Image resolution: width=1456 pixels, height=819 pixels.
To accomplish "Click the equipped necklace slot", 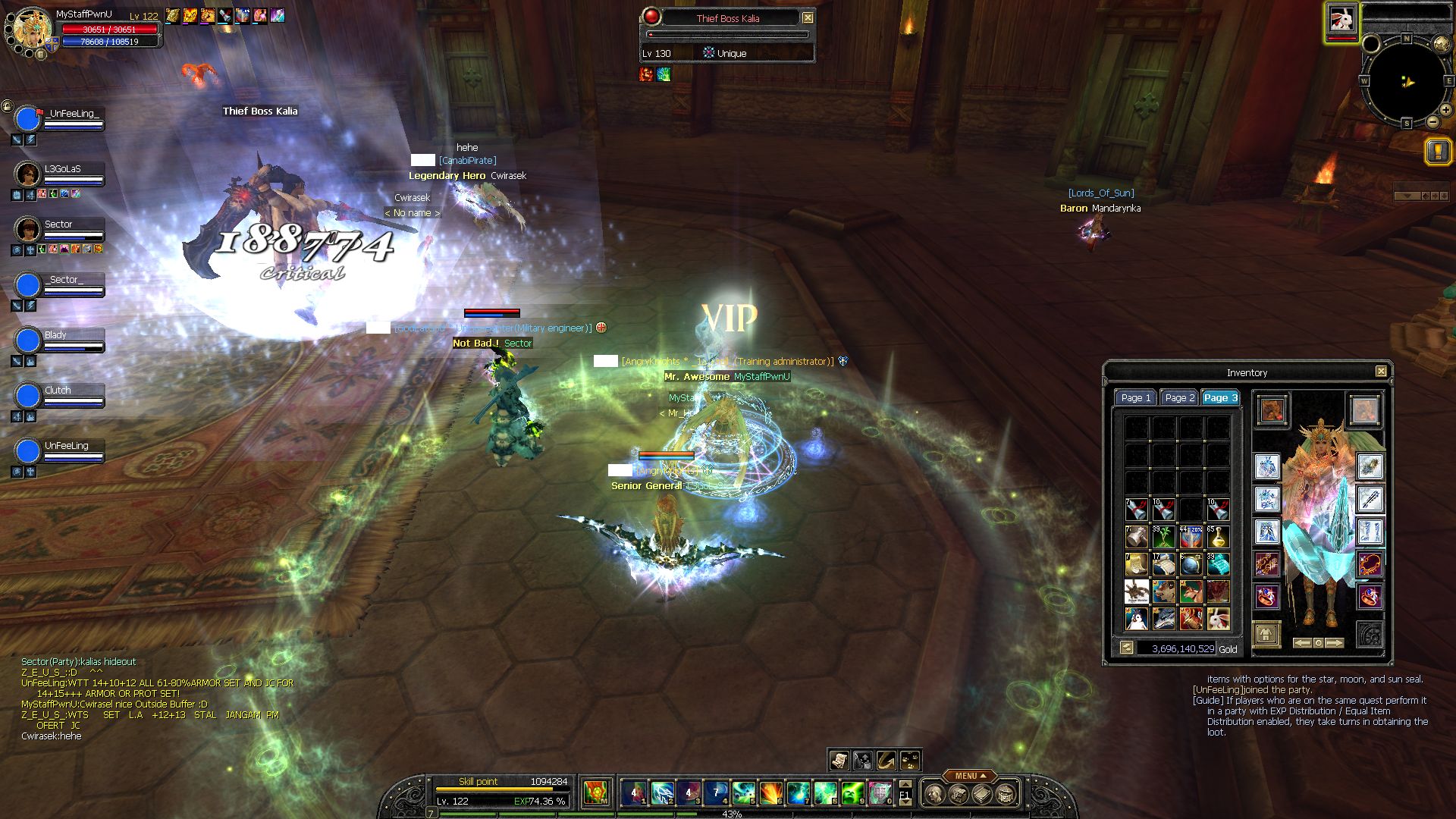I will pyautogui.click(x=1370, y=563).
